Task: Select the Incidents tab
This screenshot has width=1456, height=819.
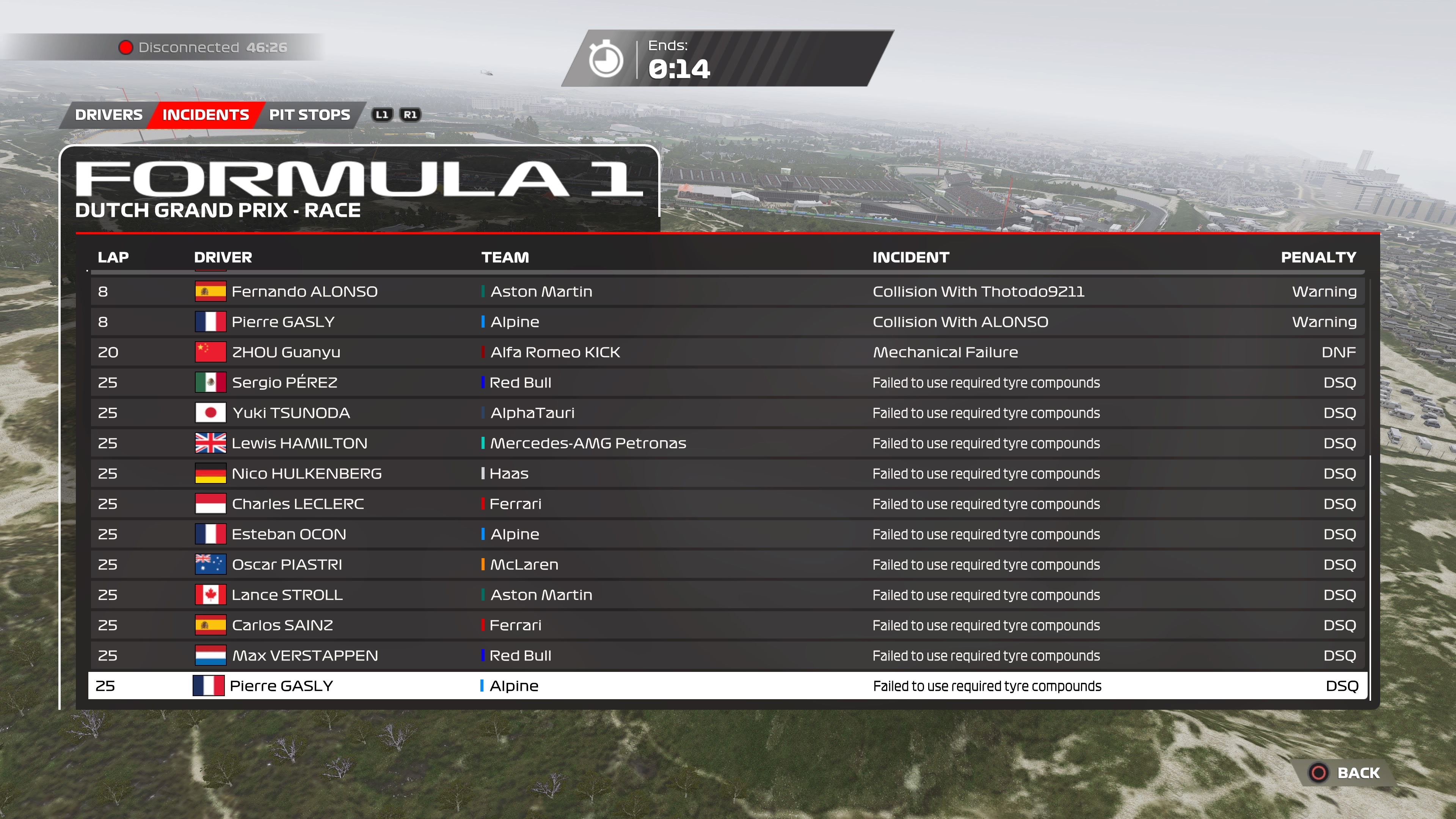Action: (205, 115)
